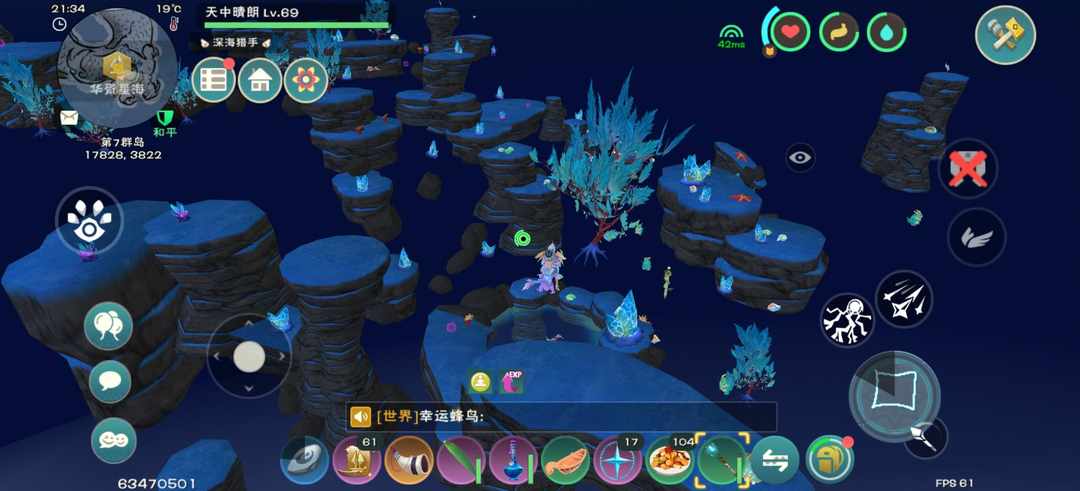The height and width of the screenshot is (491, 1080).
Task: Toggle the eye visibility icon
Action: (800, 157)
